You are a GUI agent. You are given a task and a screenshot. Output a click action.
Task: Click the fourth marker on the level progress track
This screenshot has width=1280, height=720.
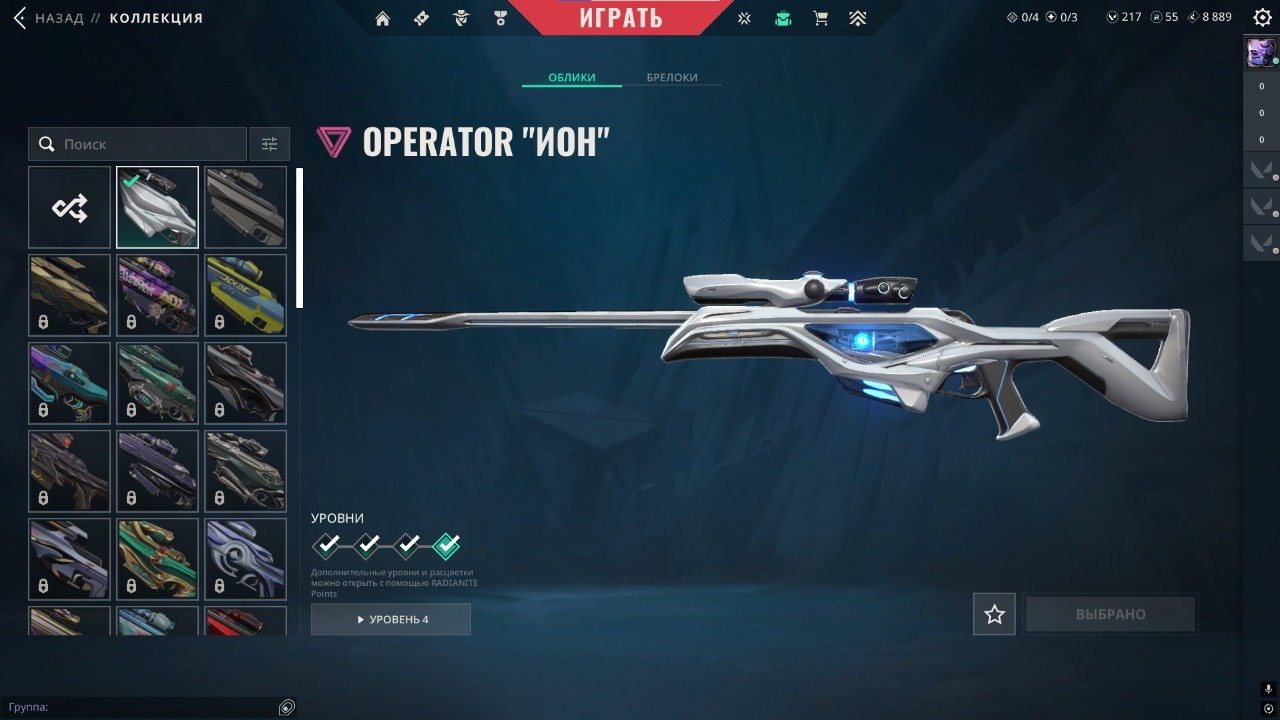(448, 545)
